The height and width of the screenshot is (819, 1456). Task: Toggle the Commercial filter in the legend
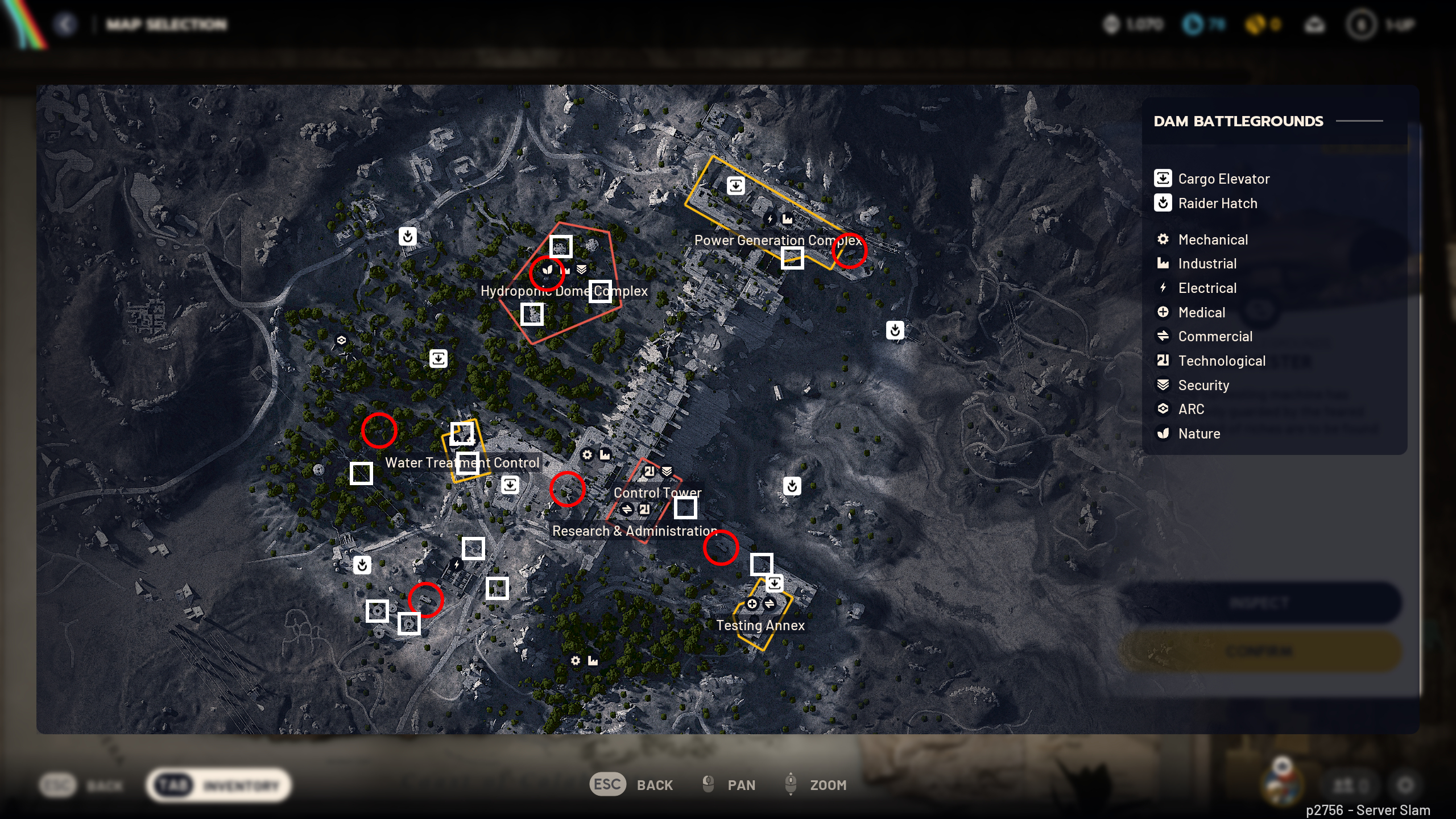click(1164, 336)
